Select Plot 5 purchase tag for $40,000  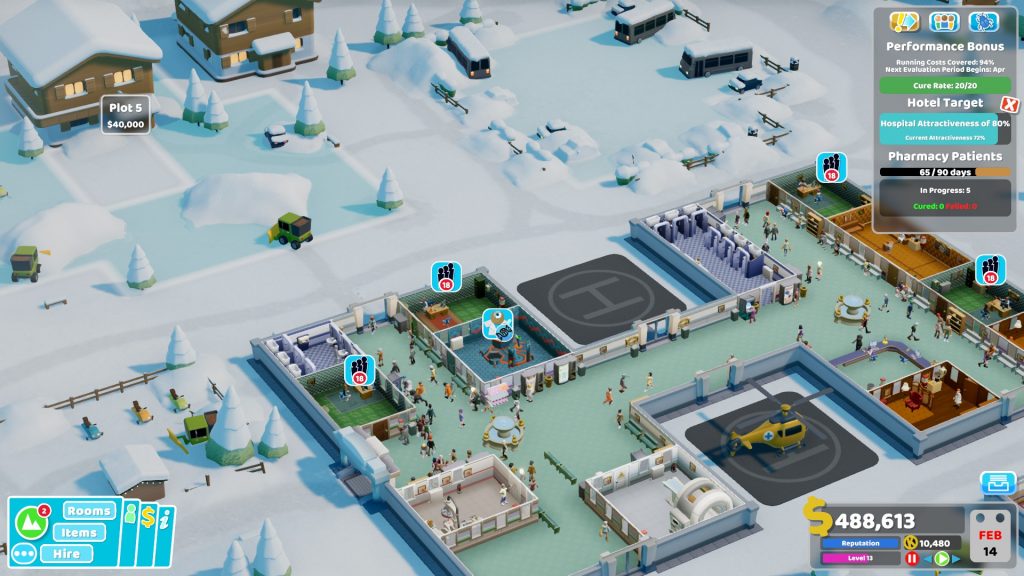click(x=126, y=115)
